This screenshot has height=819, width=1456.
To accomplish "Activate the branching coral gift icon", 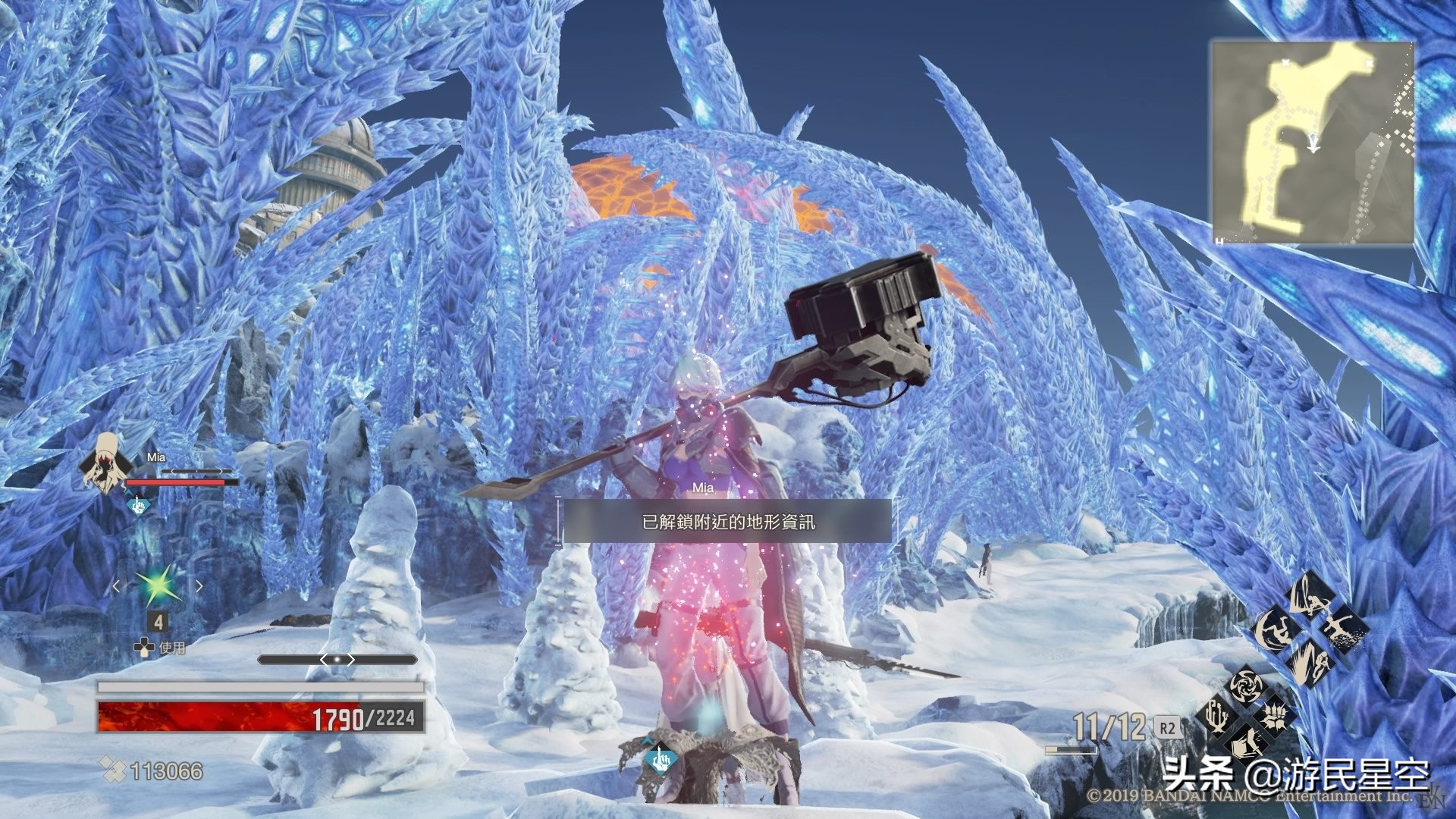I will click(1216, 714).
